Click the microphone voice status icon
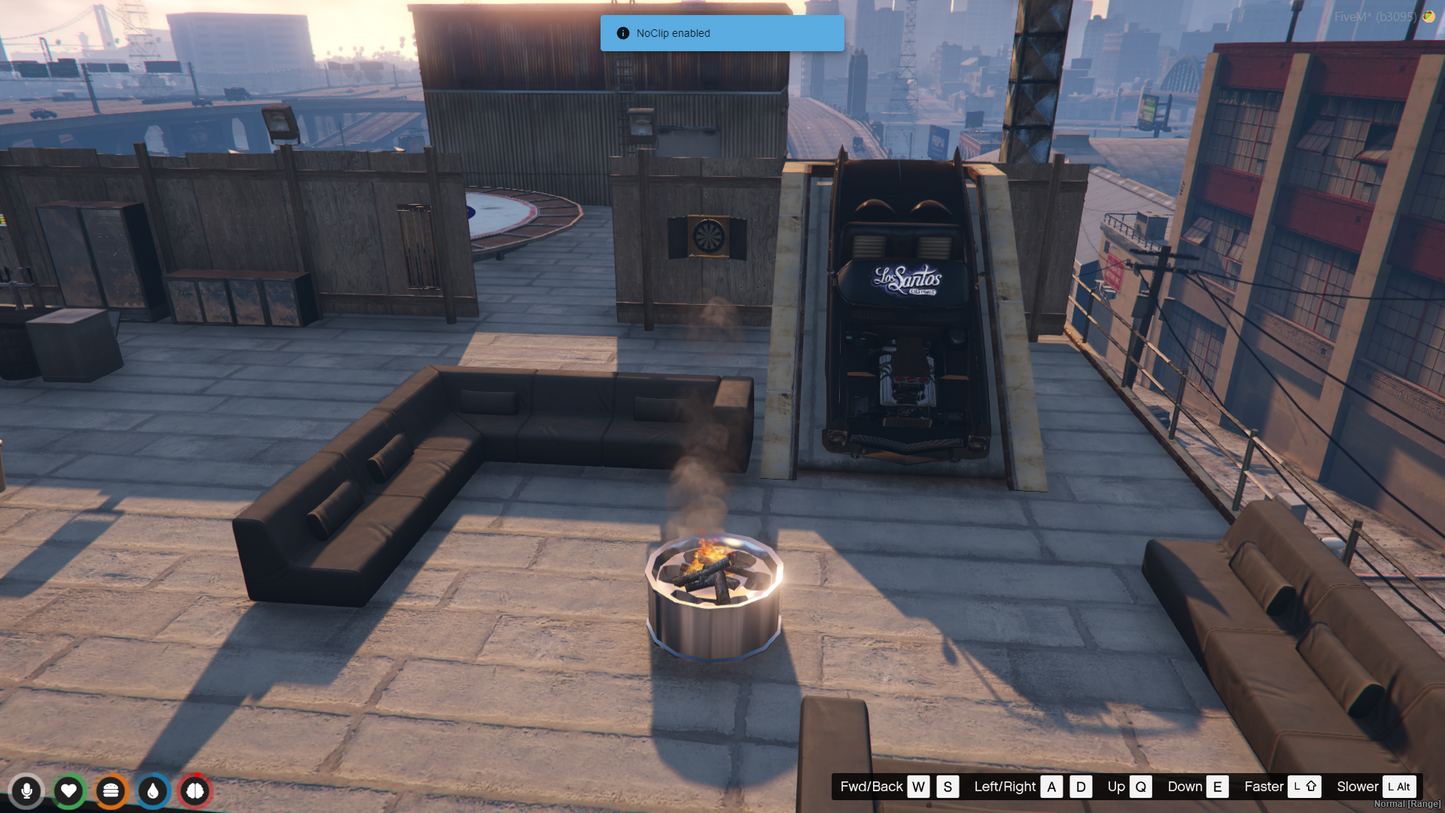 click(x=27, y=791)
